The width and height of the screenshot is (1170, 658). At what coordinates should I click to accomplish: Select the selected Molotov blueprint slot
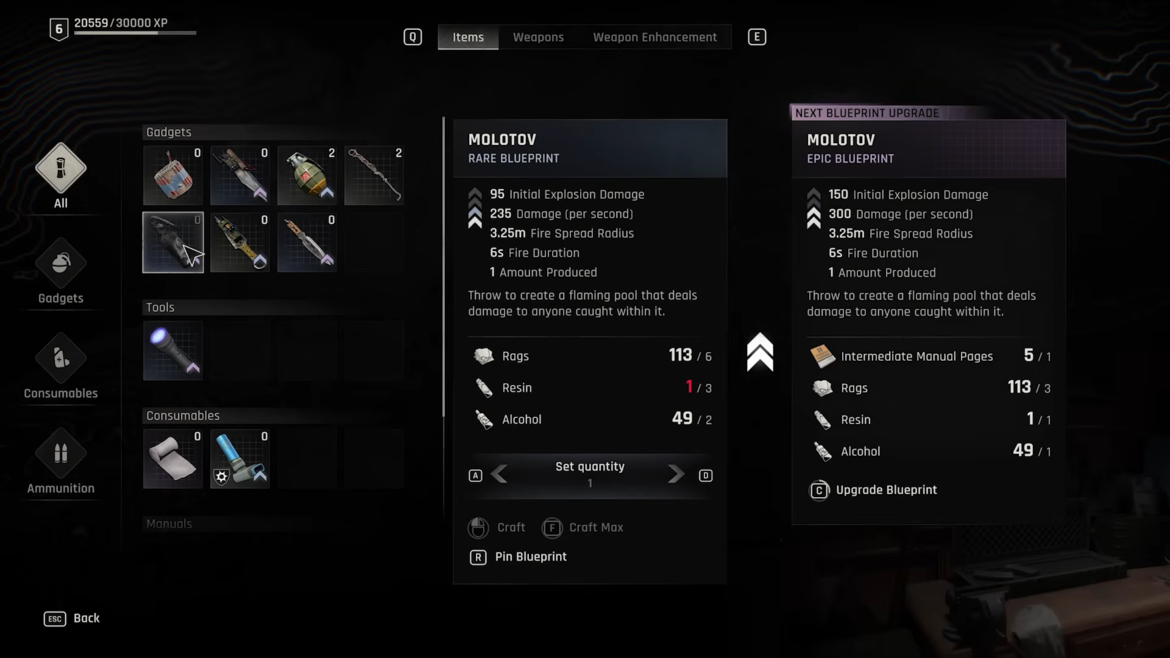pyautogui.click(x=173, y=242)
